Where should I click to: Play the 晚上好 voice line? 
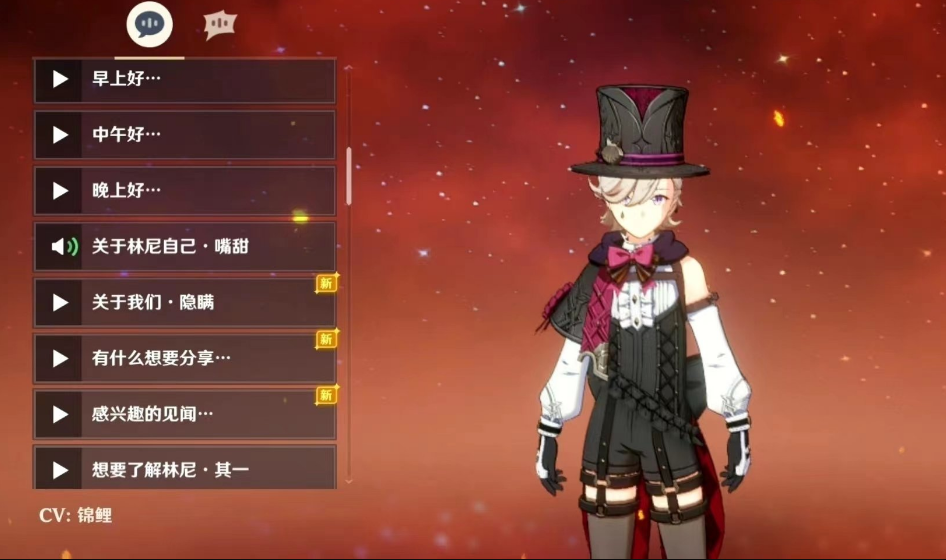coord(185,190)
